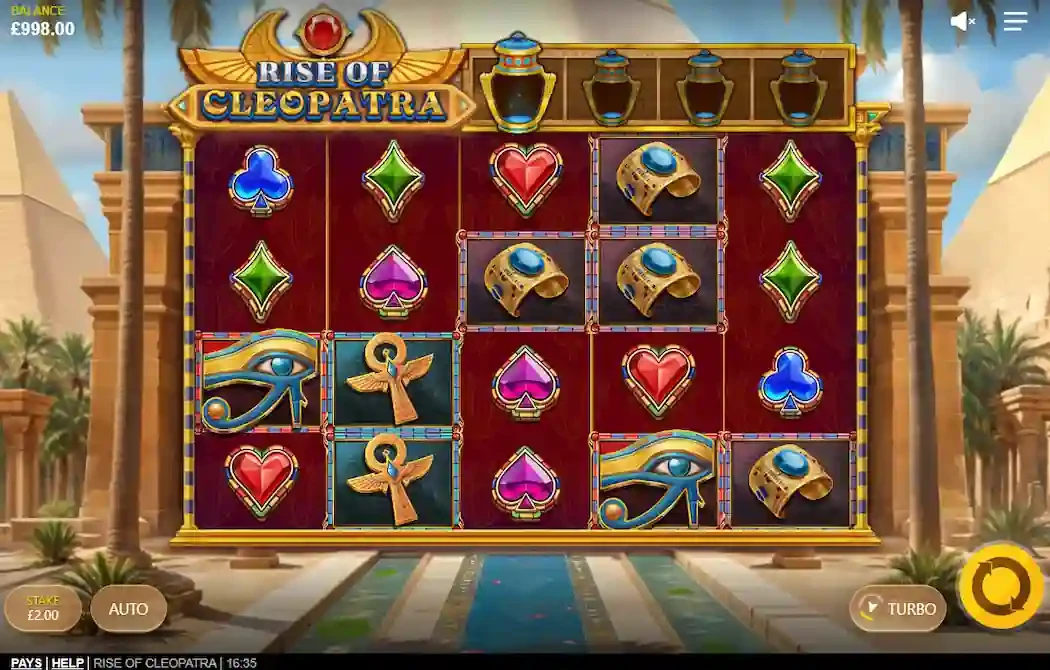
Task: Open the hamburger menu
Action: coord(1015,21)
